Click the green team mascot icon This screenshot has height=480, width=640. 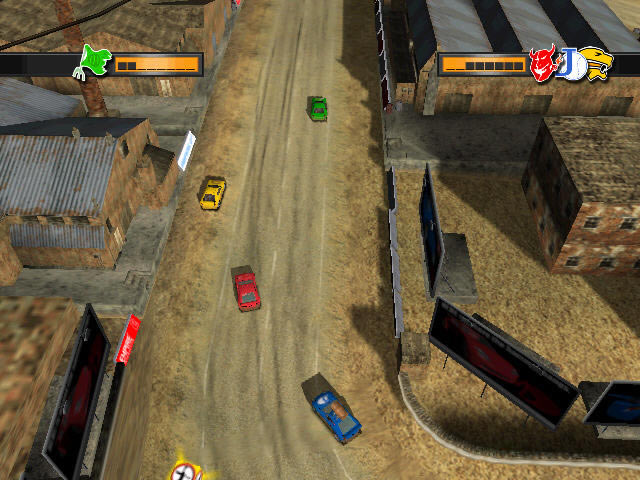coord(95,61)
